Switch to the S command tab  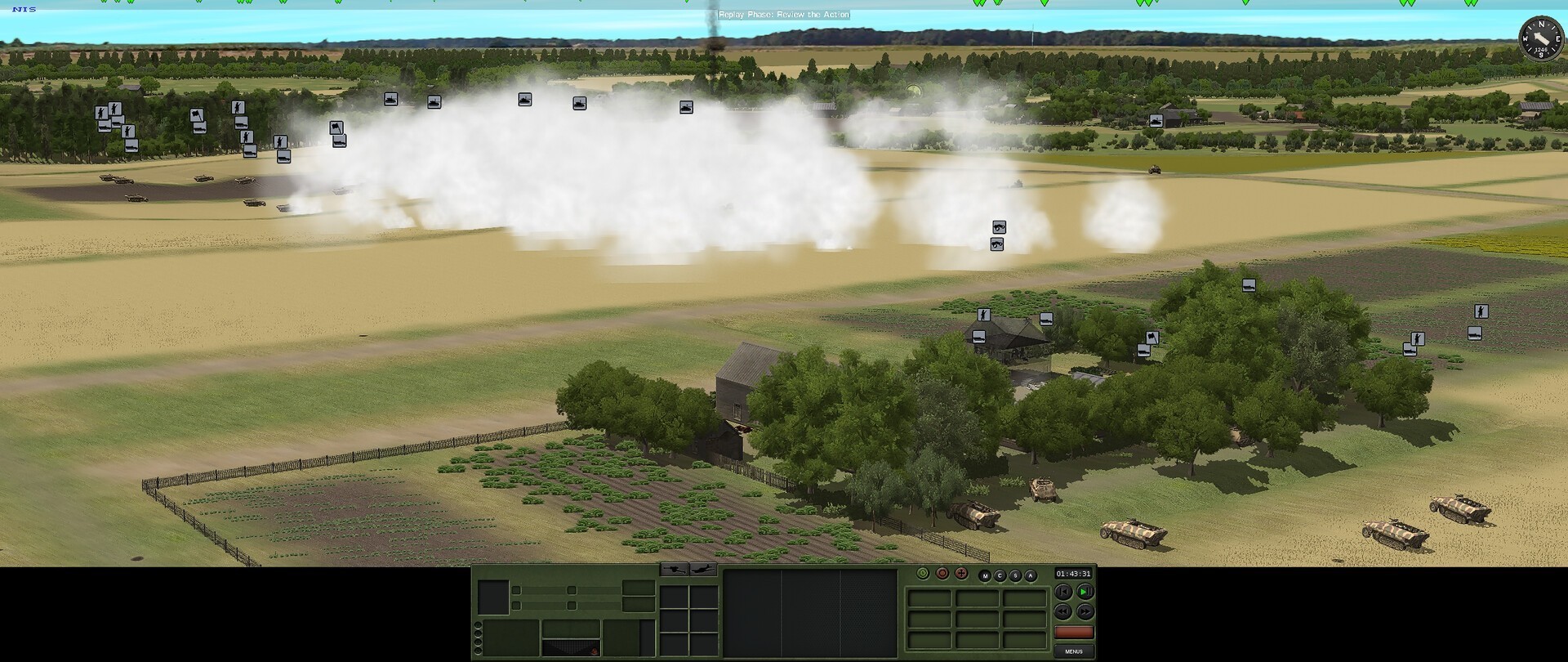(x=1015, y=575)
